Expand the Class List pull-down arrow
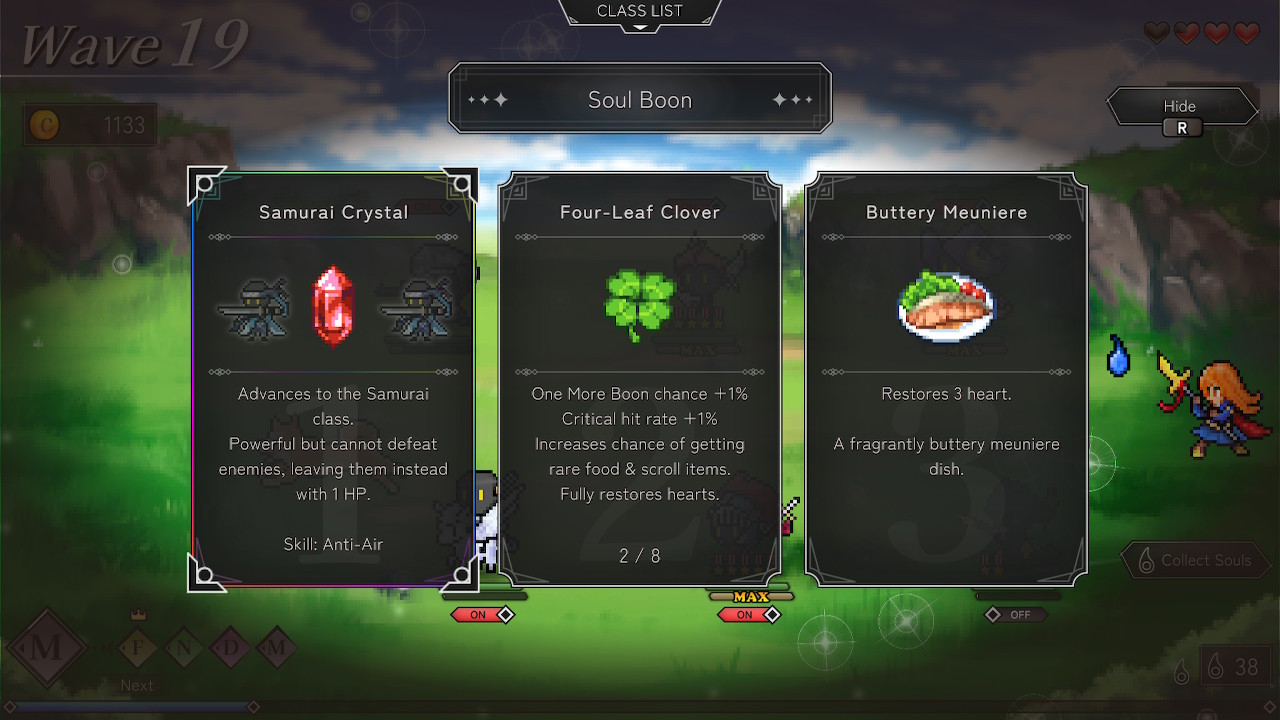 640,27
